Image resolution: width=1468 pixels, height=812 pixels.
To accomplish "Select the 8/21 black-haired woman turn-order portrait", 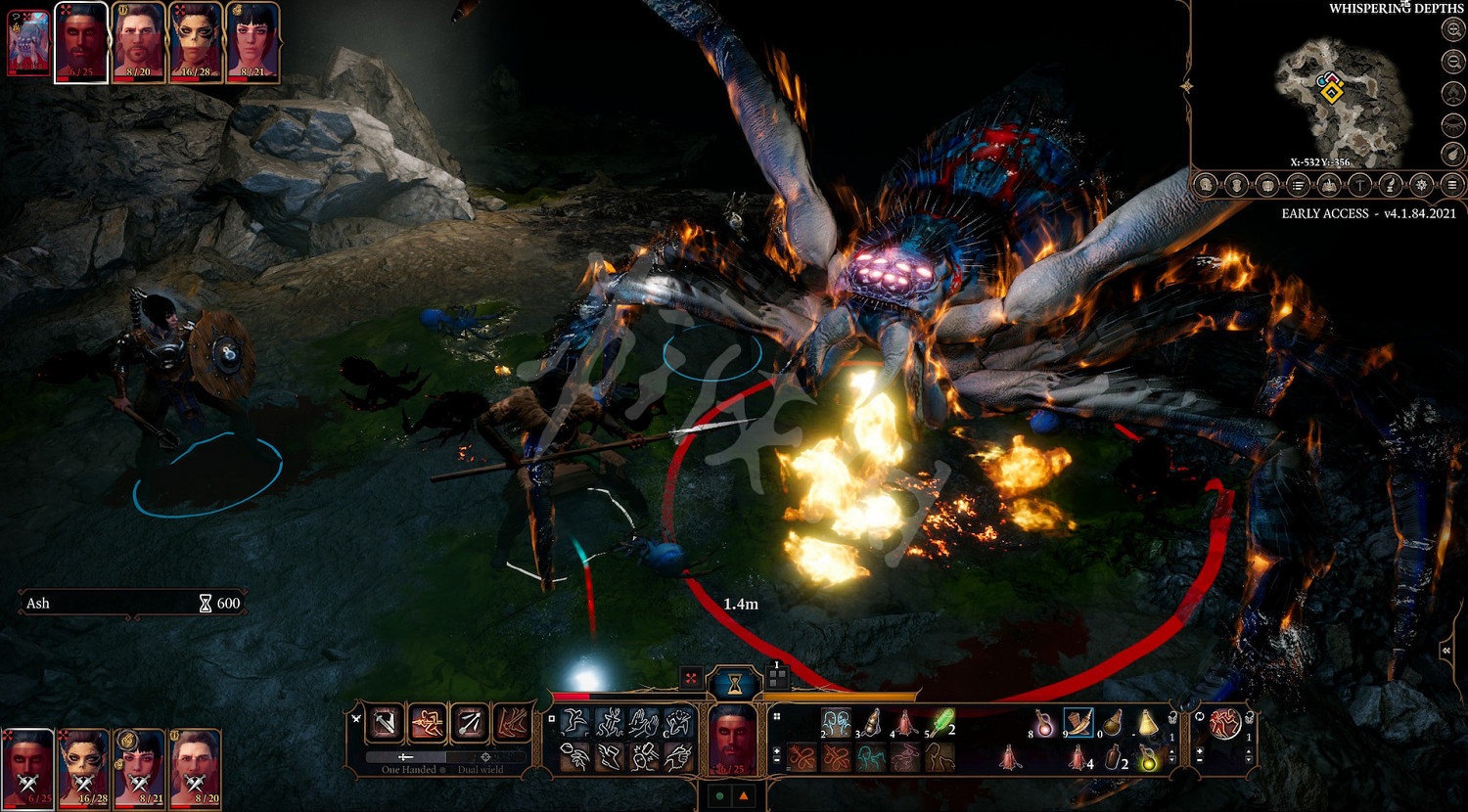I will (x=253, y=42).
